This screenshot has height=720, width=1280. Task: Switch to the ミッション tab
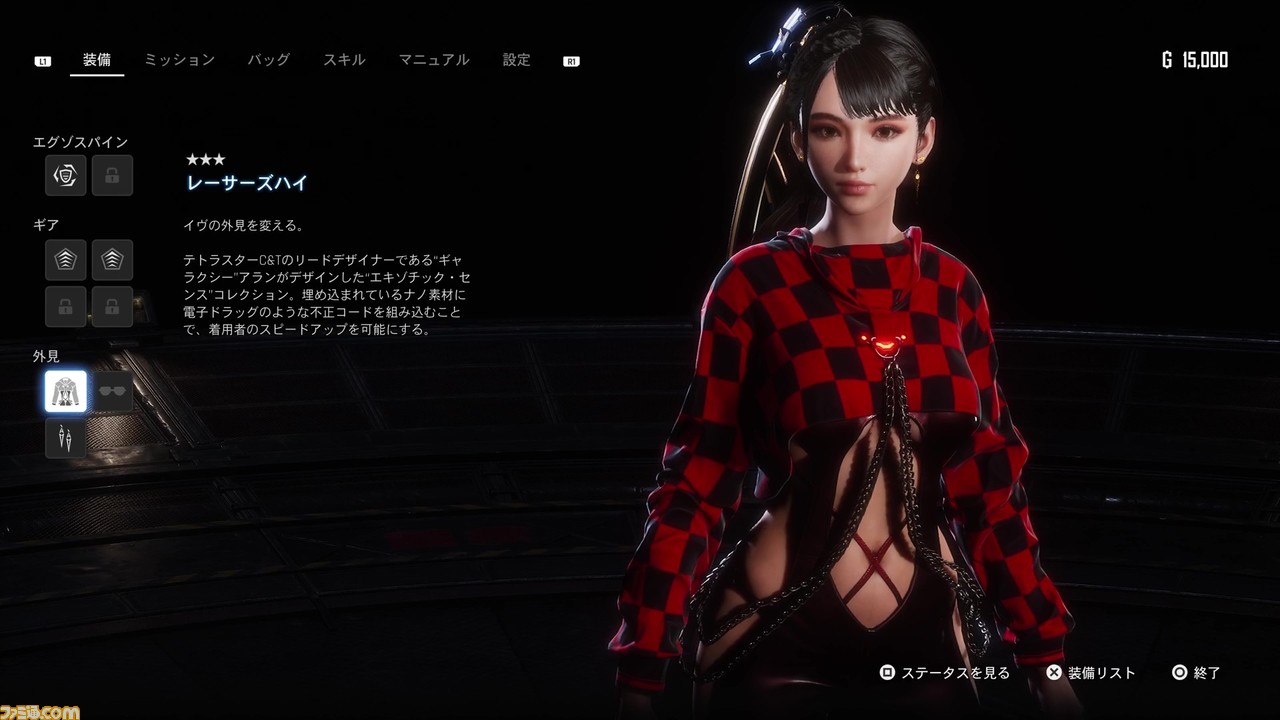tap(179, 60)
